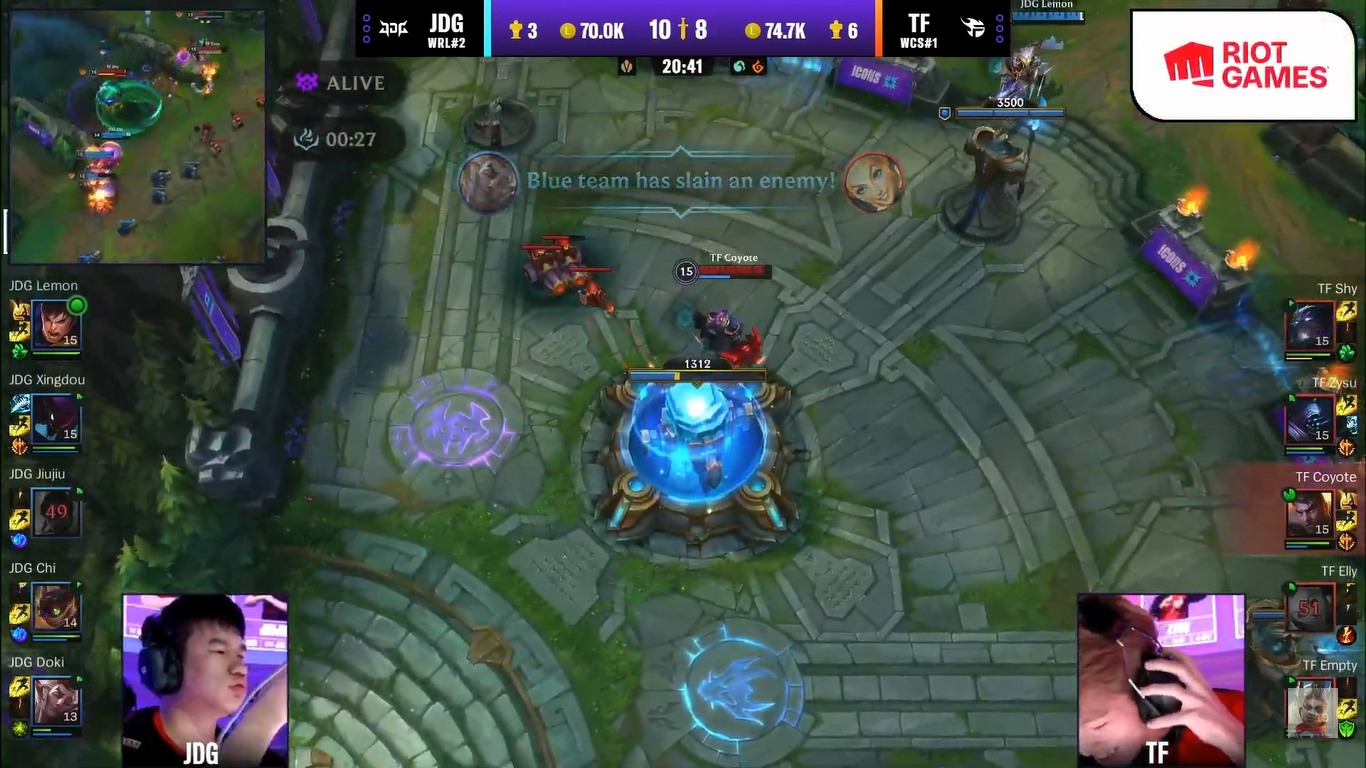1366x768 pixels.
Task: Click the JDG team logo in scoreboard
Action: tap(389, 28)
